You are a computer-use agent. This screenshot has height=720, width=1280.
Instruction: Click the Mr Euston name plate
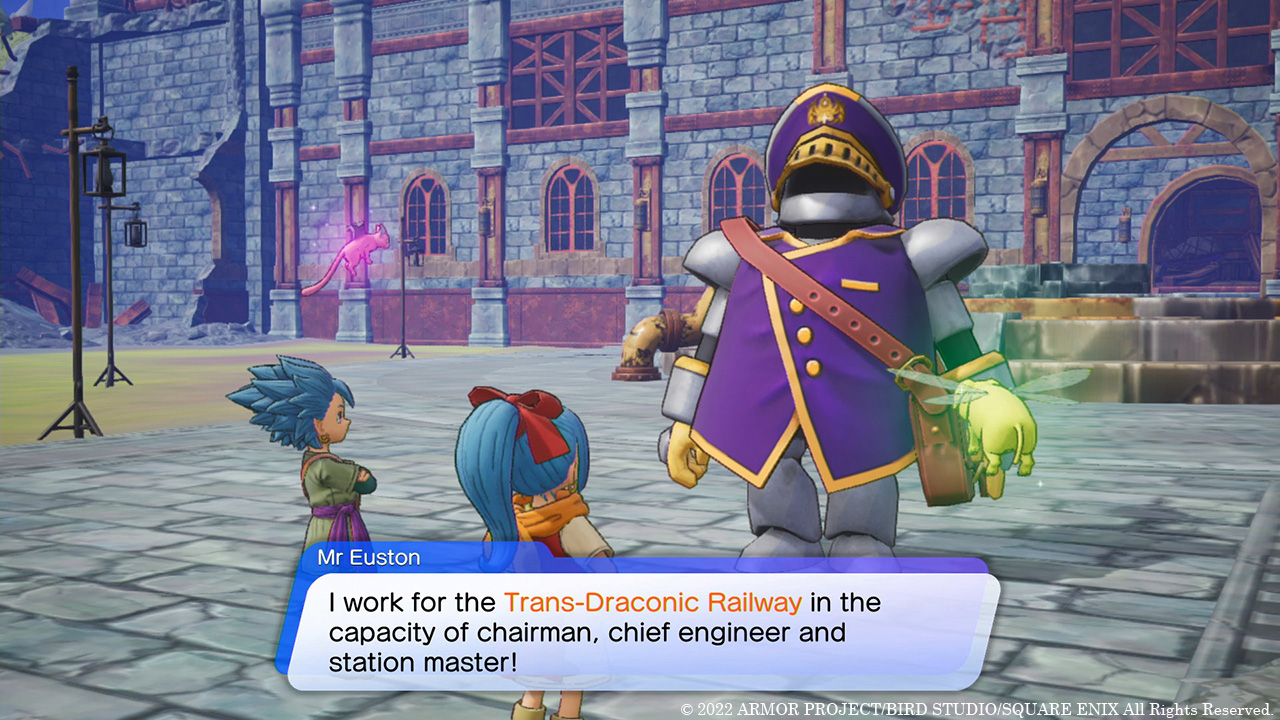coord(370,558)
